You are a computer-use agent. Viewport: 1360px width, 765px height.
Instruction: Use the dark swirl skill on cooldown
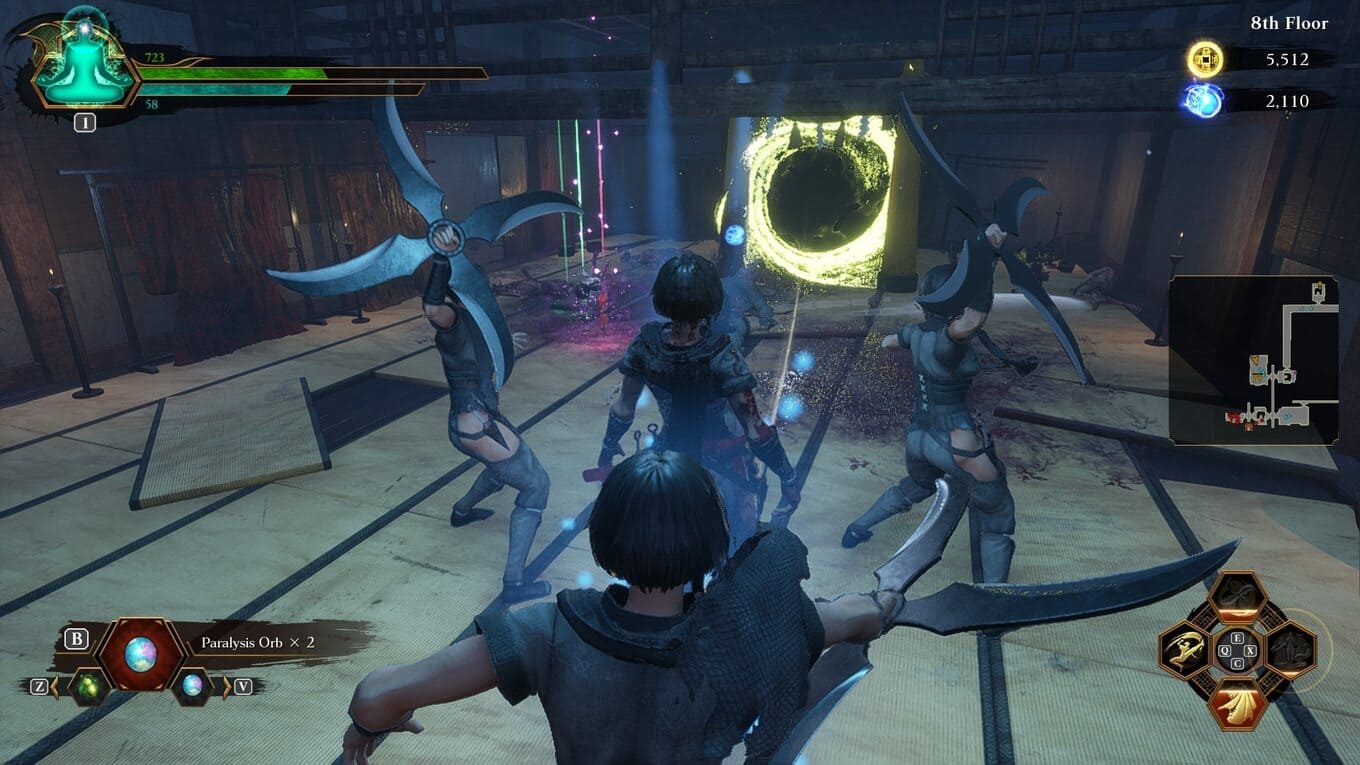pos(1237,598)
